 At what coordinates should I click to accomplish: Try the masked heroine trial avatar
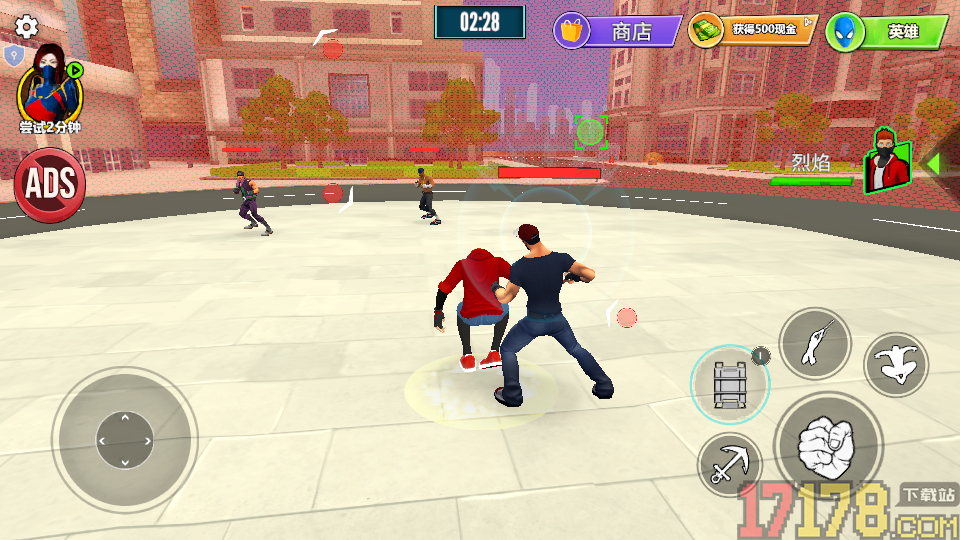[50, 90]
